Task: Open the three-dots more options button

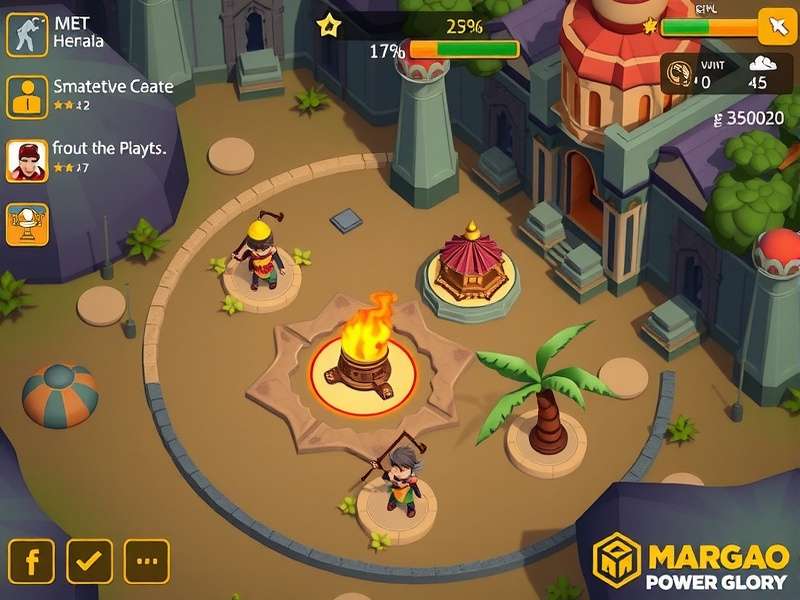Action: 146,562
